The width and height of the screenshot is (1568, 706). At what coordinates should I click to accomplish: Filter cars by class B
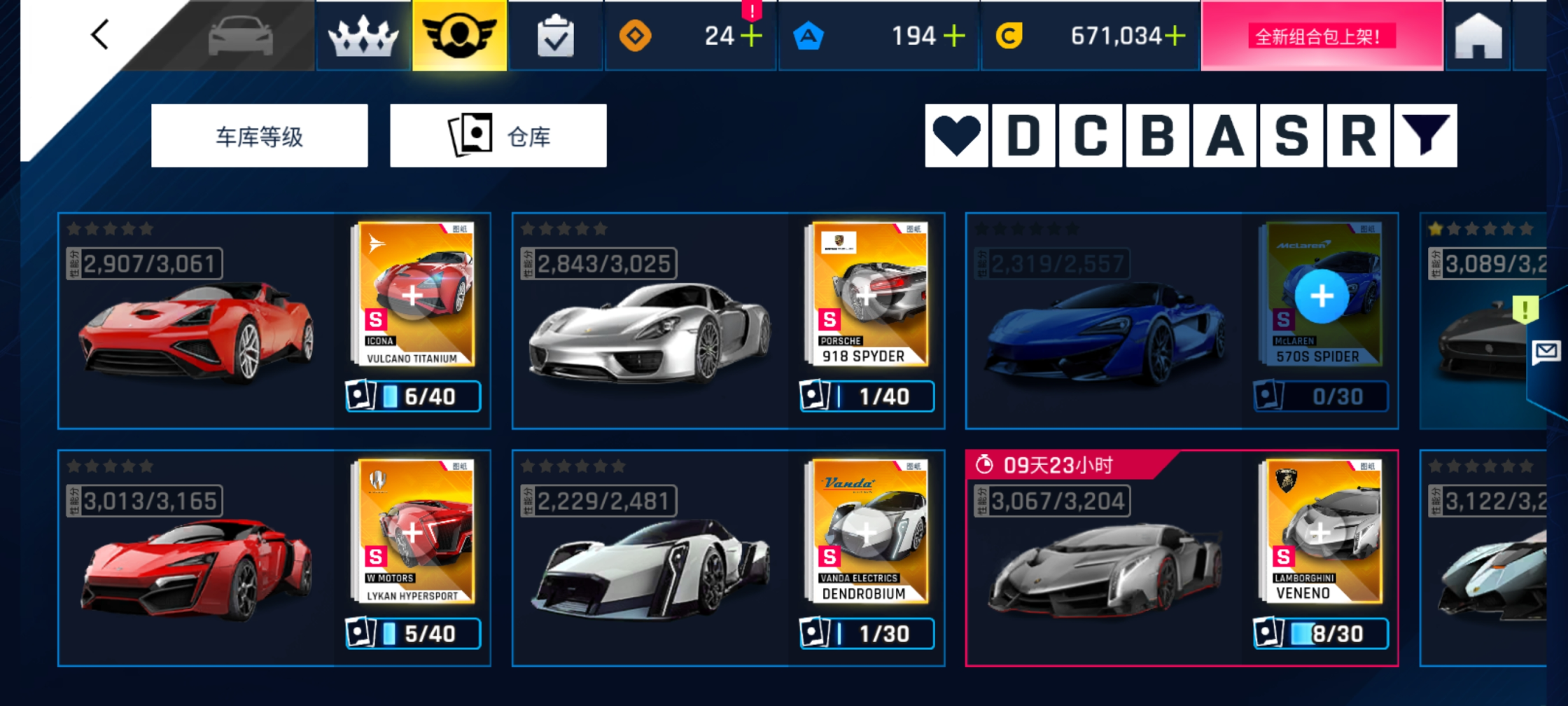pyautogui.click(x=1157, y=136)
